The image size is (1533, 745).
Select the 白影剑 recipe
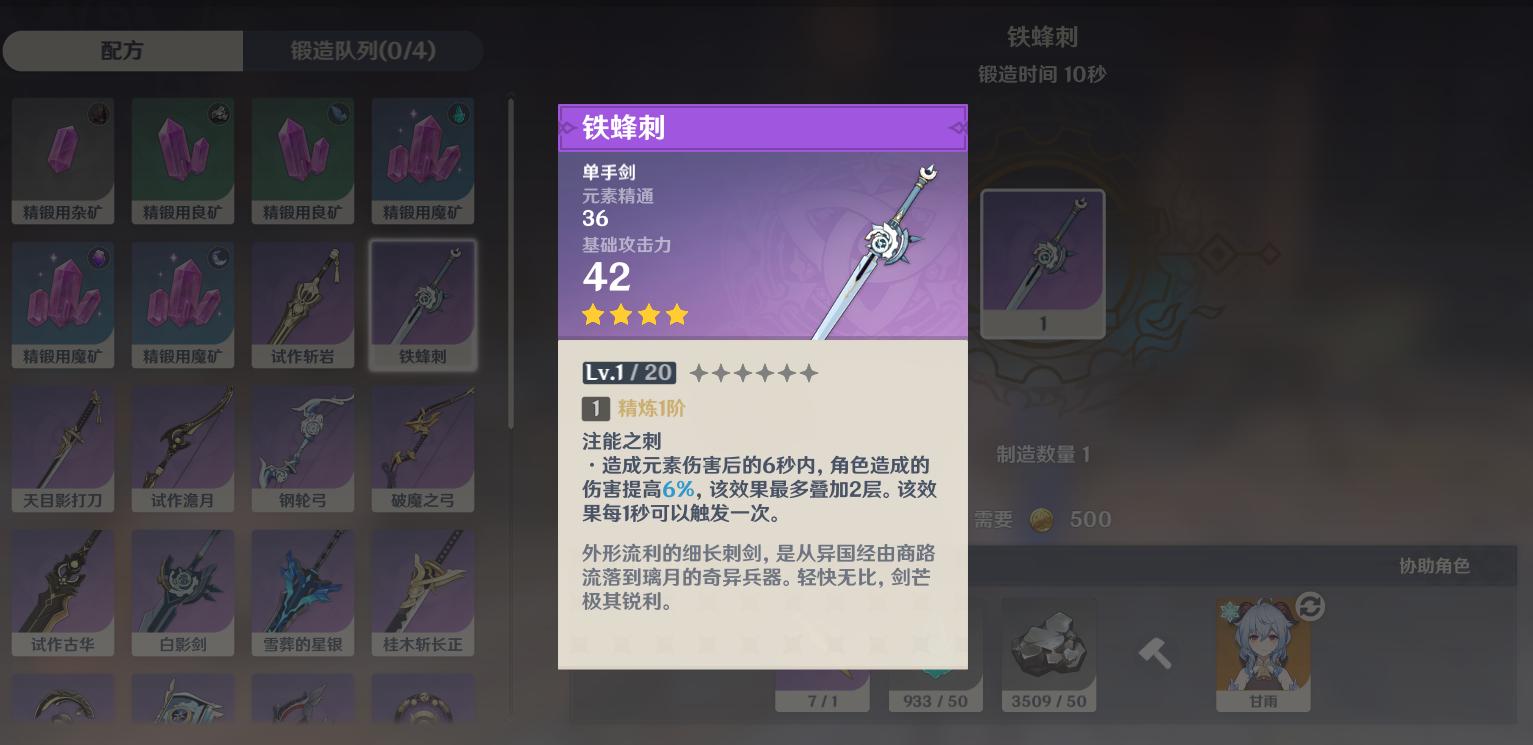[x=183, y=590]
